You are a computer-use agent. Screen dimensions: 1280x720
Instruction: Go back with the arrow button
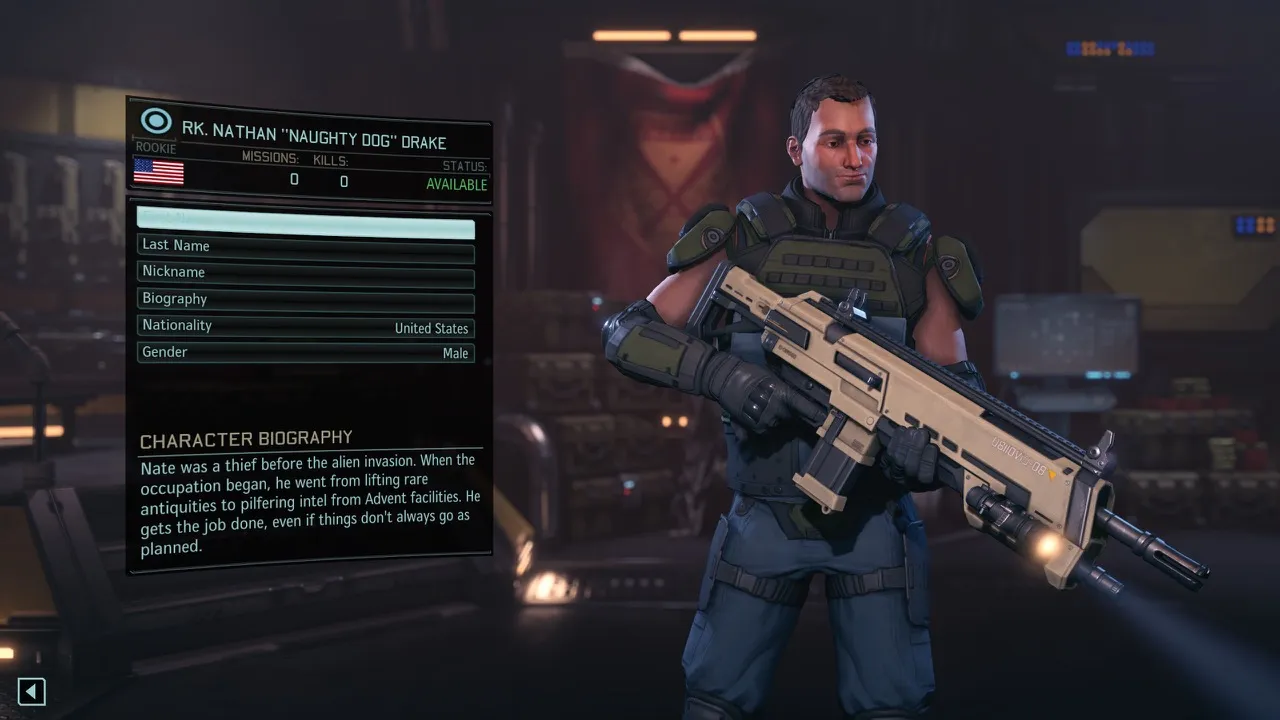click(32, 691)
